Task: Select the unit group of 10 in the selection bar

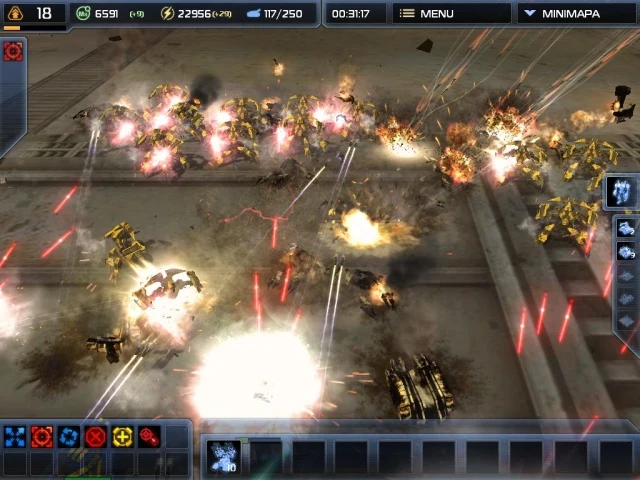Action: [221, 456]
